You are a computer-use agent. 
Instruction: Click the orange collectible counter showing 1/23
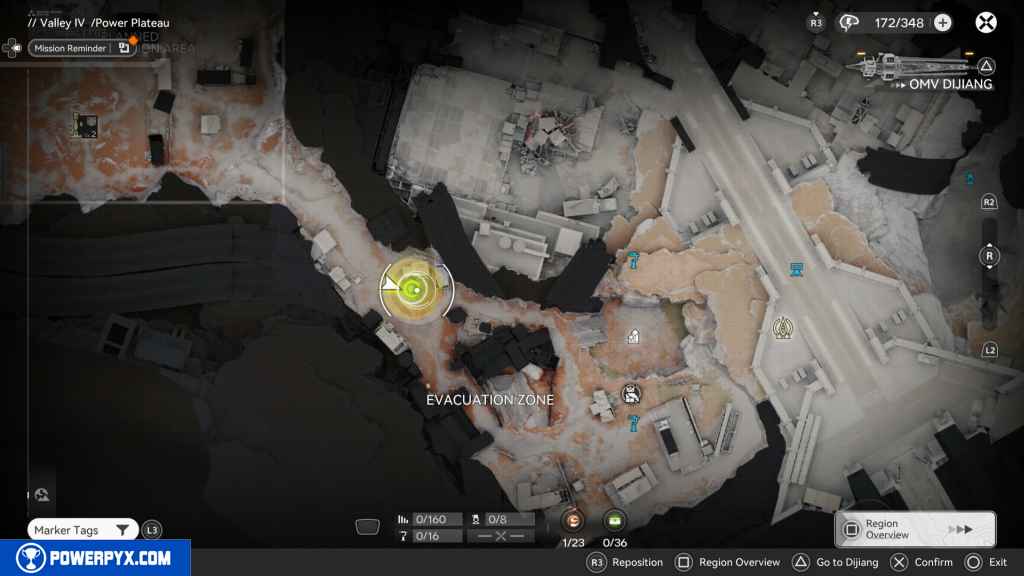pos(573,520)
